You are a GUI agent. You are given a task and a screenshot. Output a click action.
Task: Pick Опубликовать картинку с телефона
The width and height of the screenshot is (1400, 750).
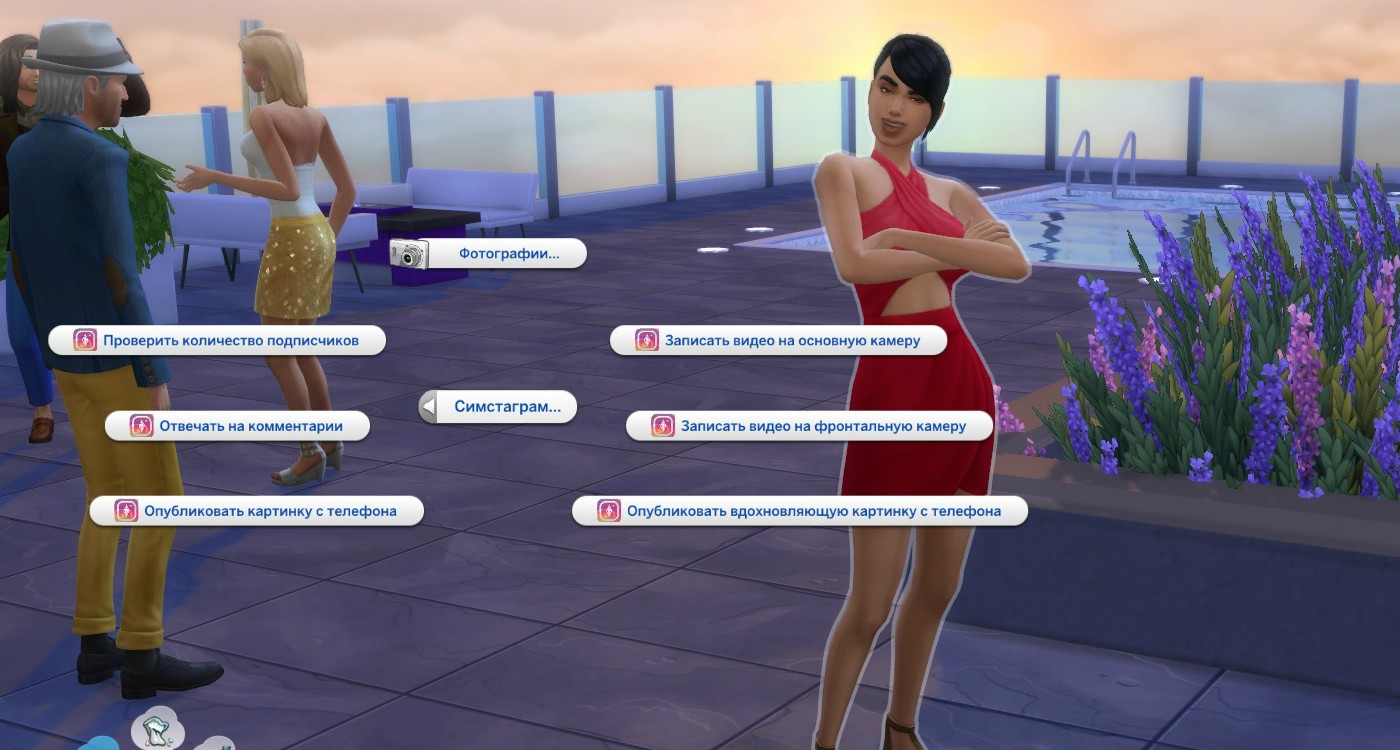(x=256, y=511)
